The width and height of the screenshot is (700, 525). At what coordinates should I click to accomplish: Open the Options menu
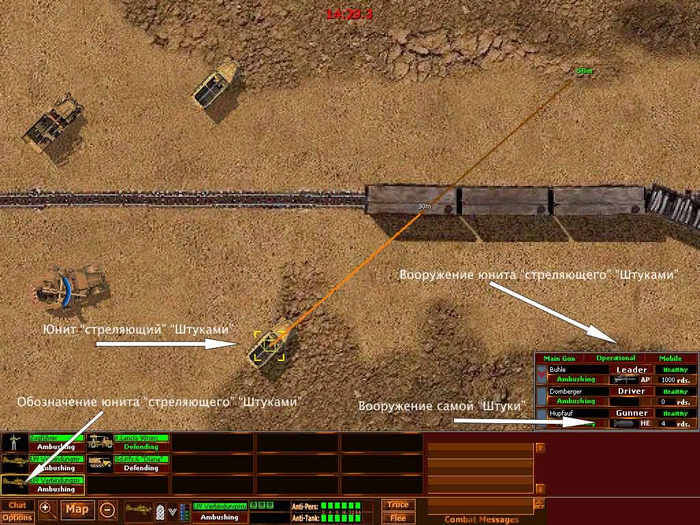click(x=17, y=517)
